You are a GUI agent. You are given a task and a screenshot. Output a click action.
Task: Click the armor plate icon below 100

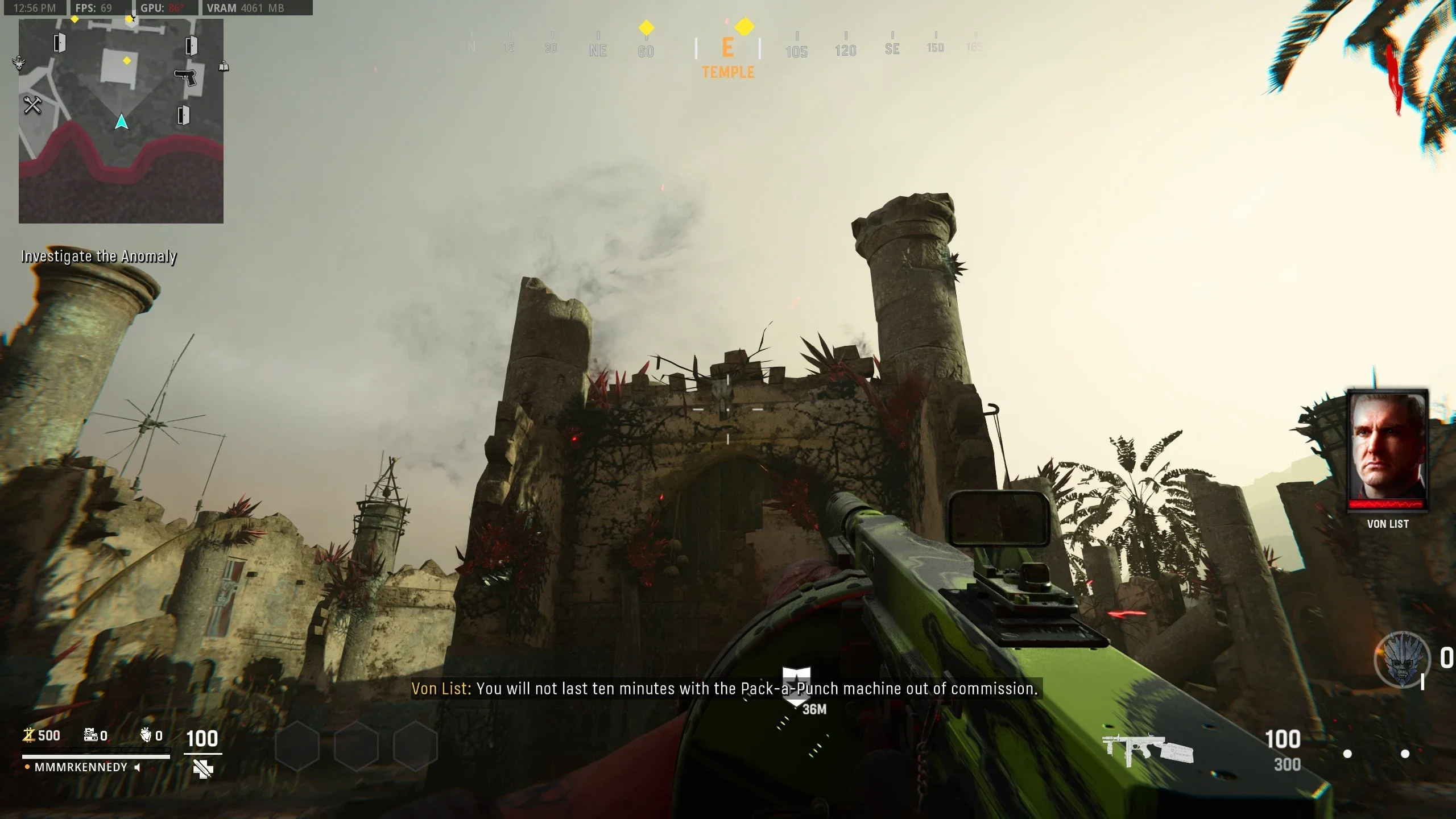coord(202,769)
